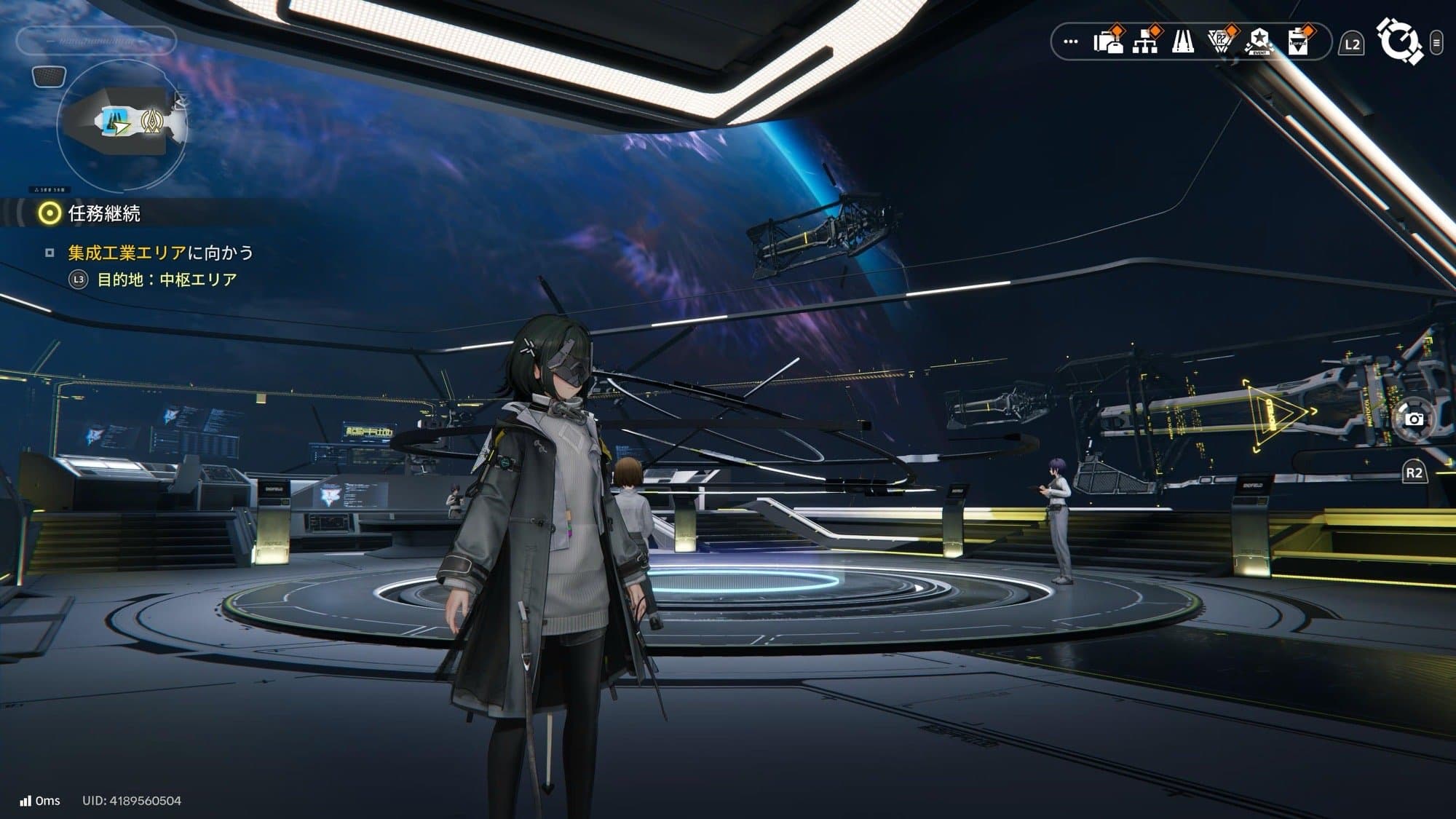Open the triangular emblem icon
This screenshot has width=1456, height=819.
(x=1221, y=42)
